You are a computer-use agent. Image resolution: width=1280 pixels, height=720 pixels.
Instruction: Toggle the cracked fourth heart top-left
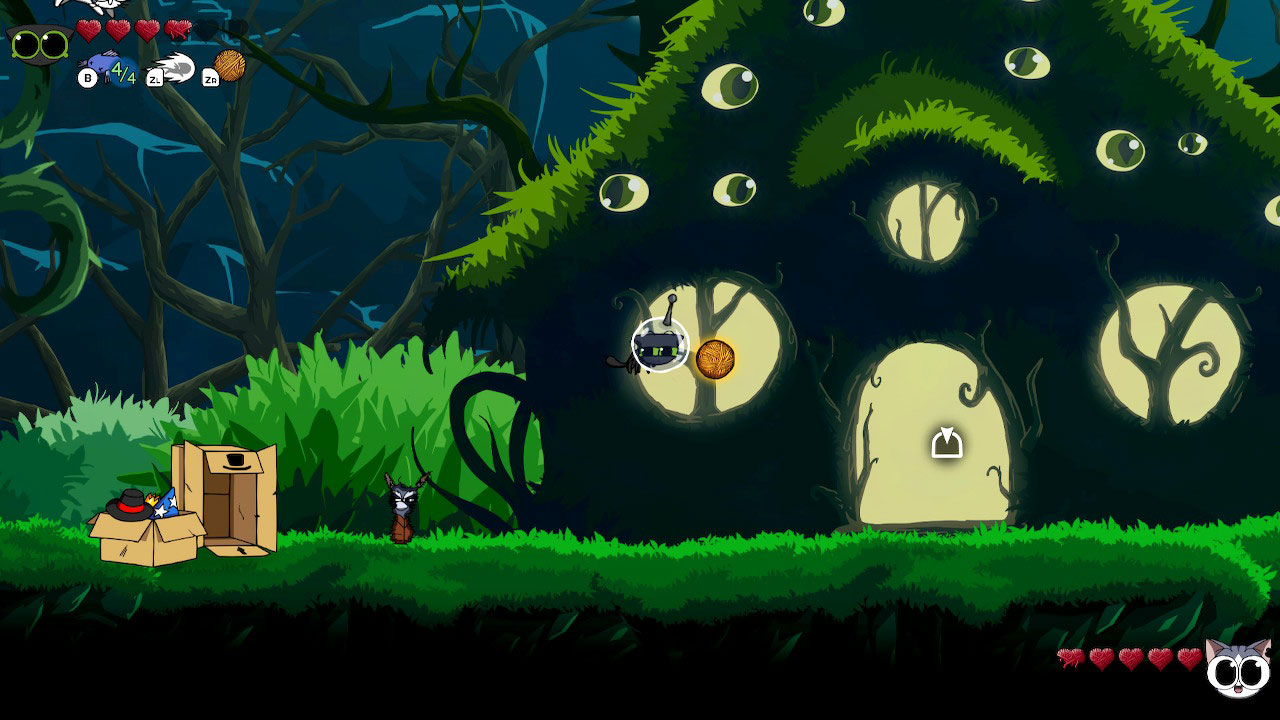coord(178,30)
